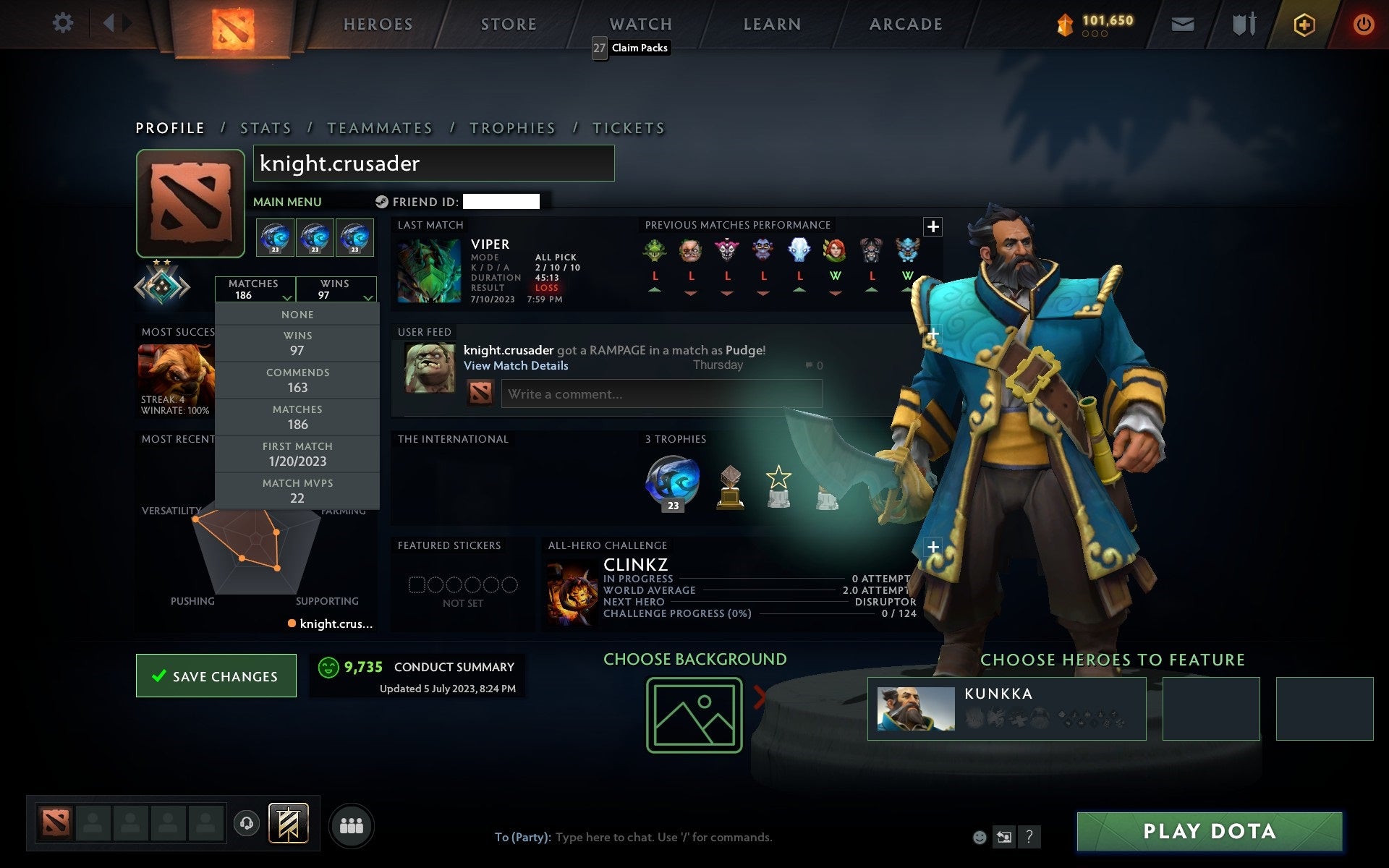Edit the knight.crusader name field
This screenshot has height=868, width=1389.
point(434,163)
